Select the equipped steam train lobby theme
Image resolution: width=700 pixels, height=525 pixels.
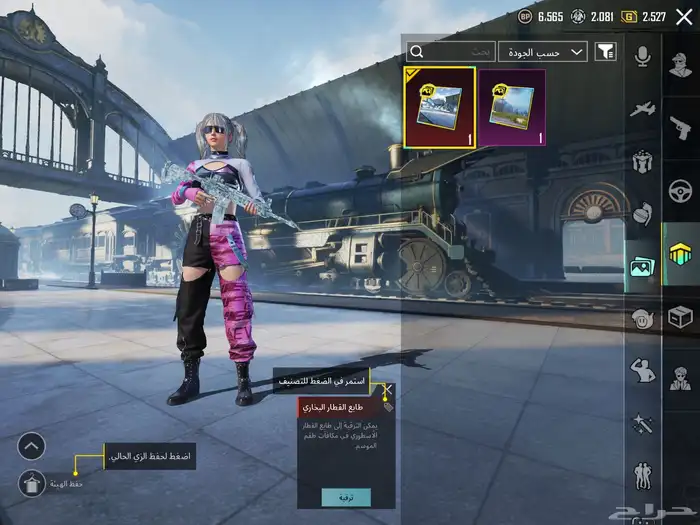440,108
